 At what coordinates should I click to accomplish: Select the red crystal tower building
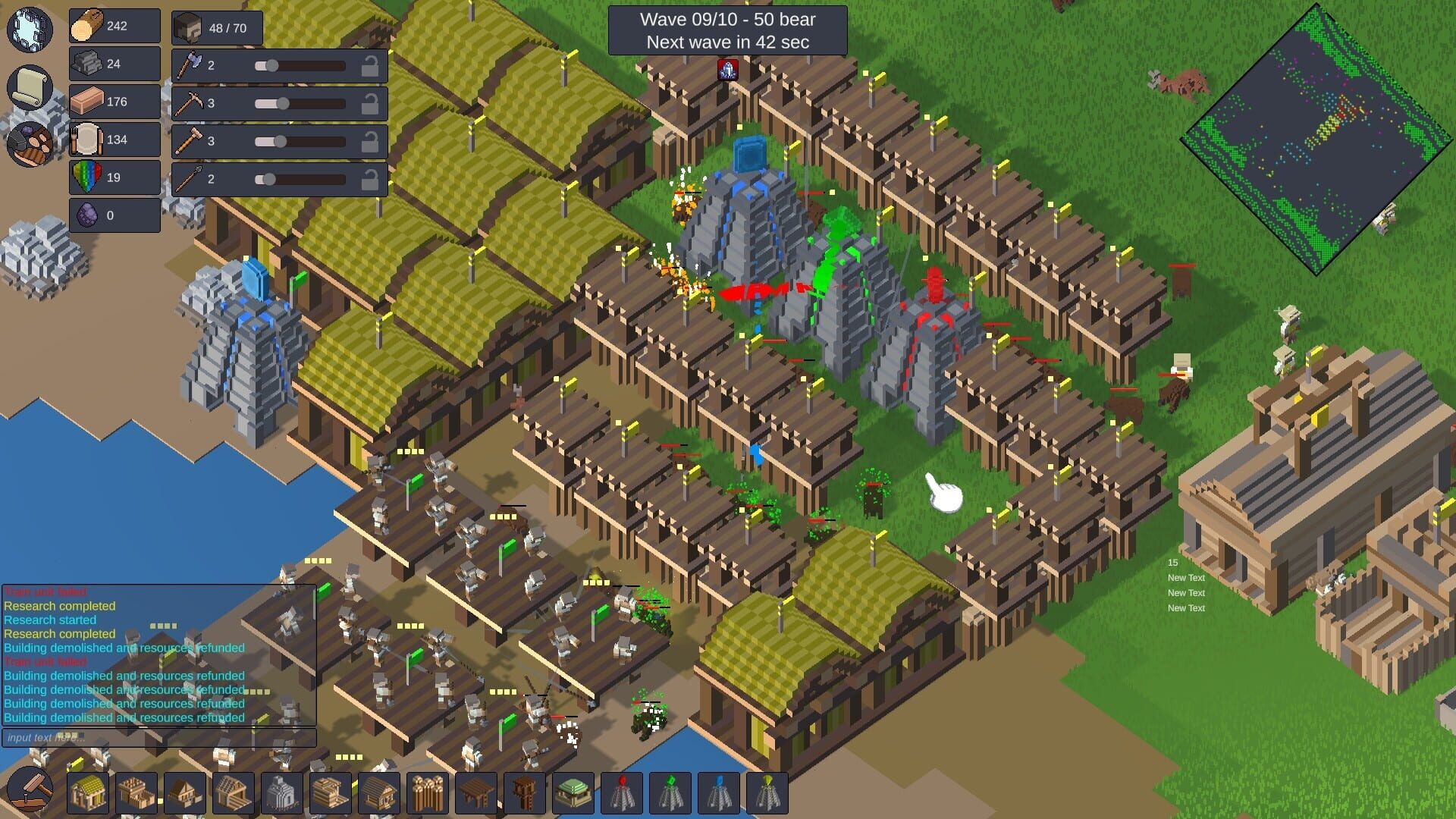click(622, 794)
